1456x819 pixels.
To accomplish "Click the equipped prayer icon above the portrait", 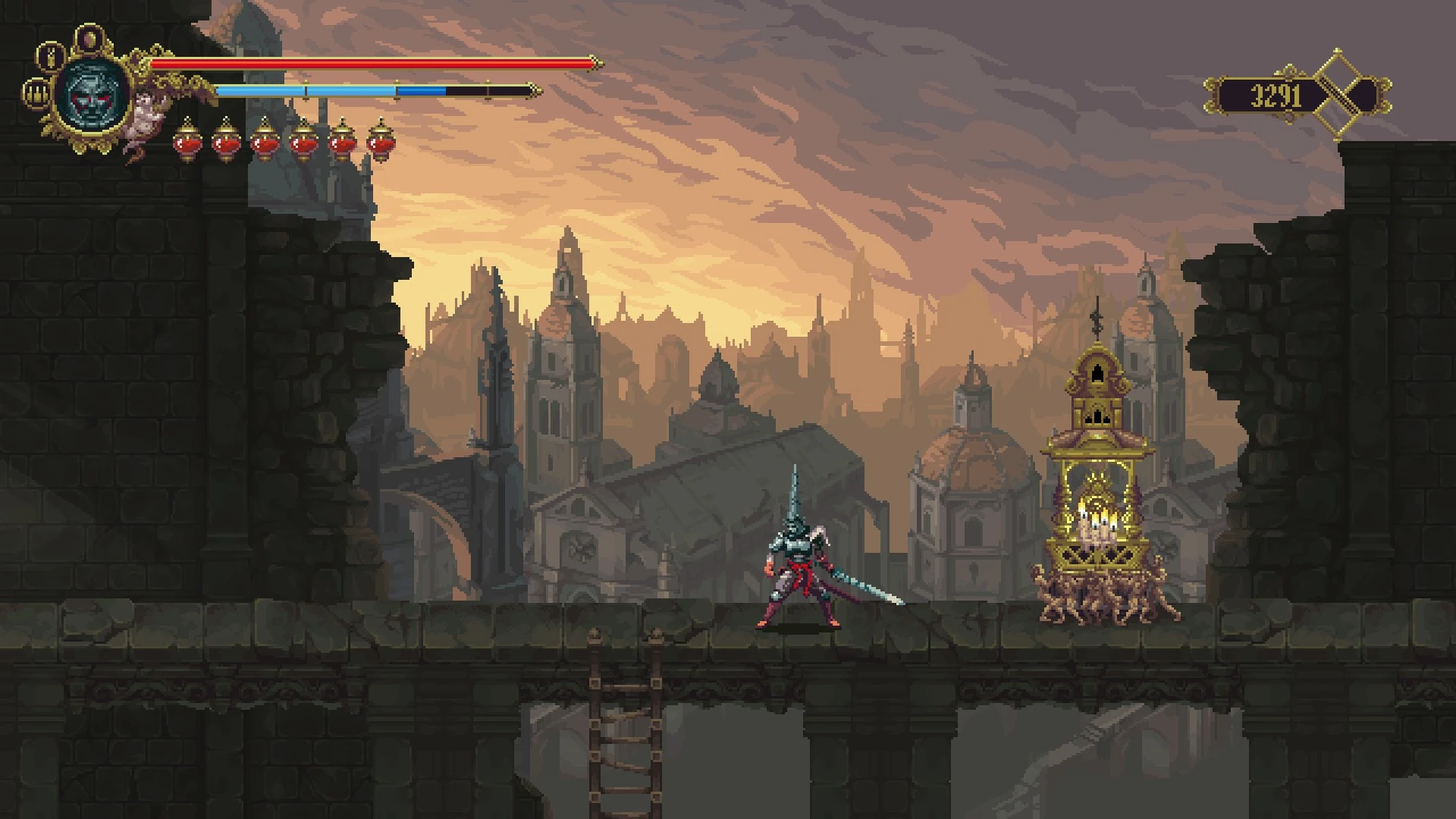I will pyautogui.click(x=89, y=37).
